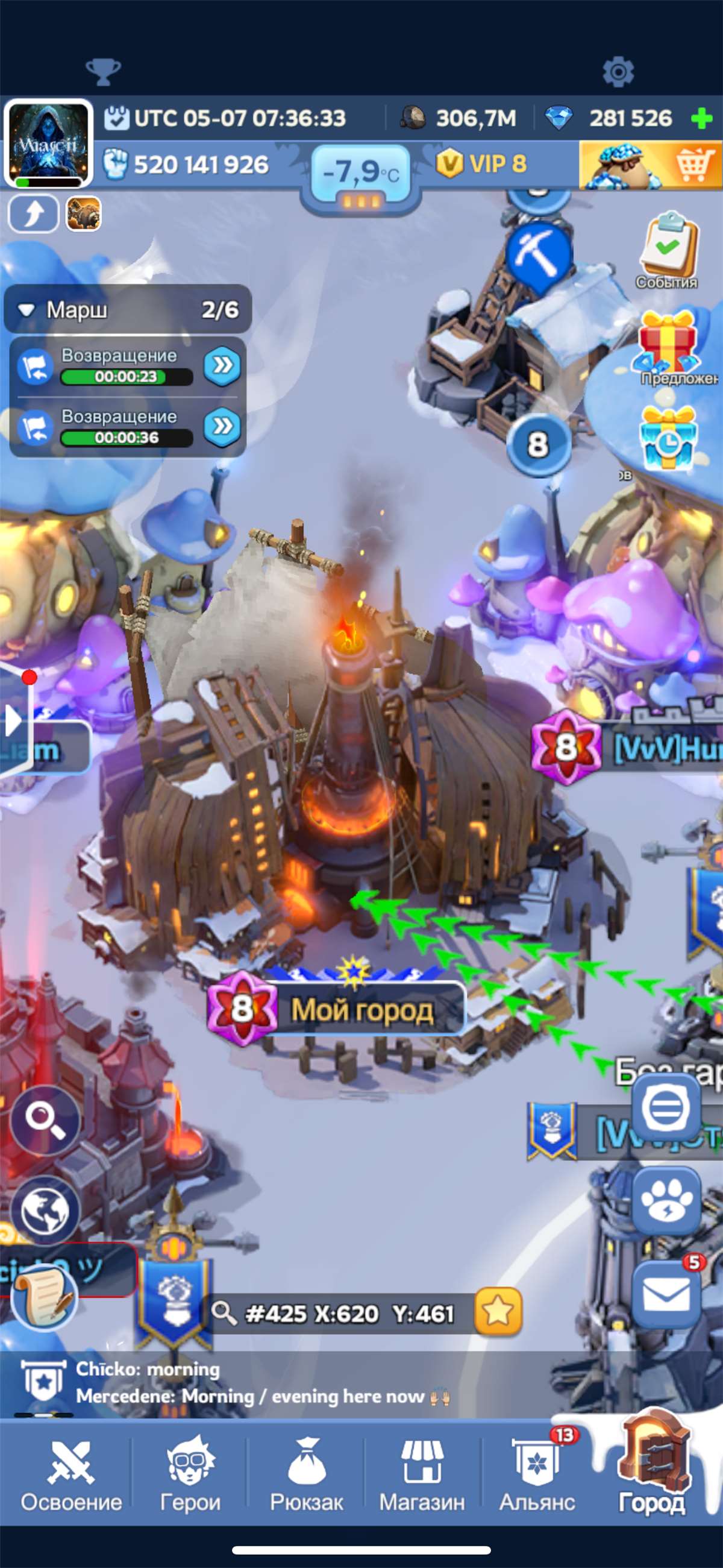Open the blue timed gift box

(668, 438)
